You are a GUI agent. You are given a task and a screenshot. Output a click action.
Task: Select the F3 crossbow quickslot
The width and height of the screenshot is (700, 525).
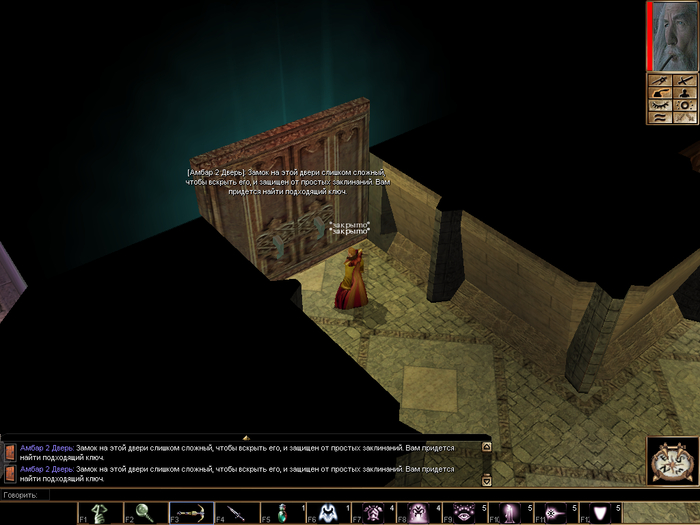tap(191, 512)
